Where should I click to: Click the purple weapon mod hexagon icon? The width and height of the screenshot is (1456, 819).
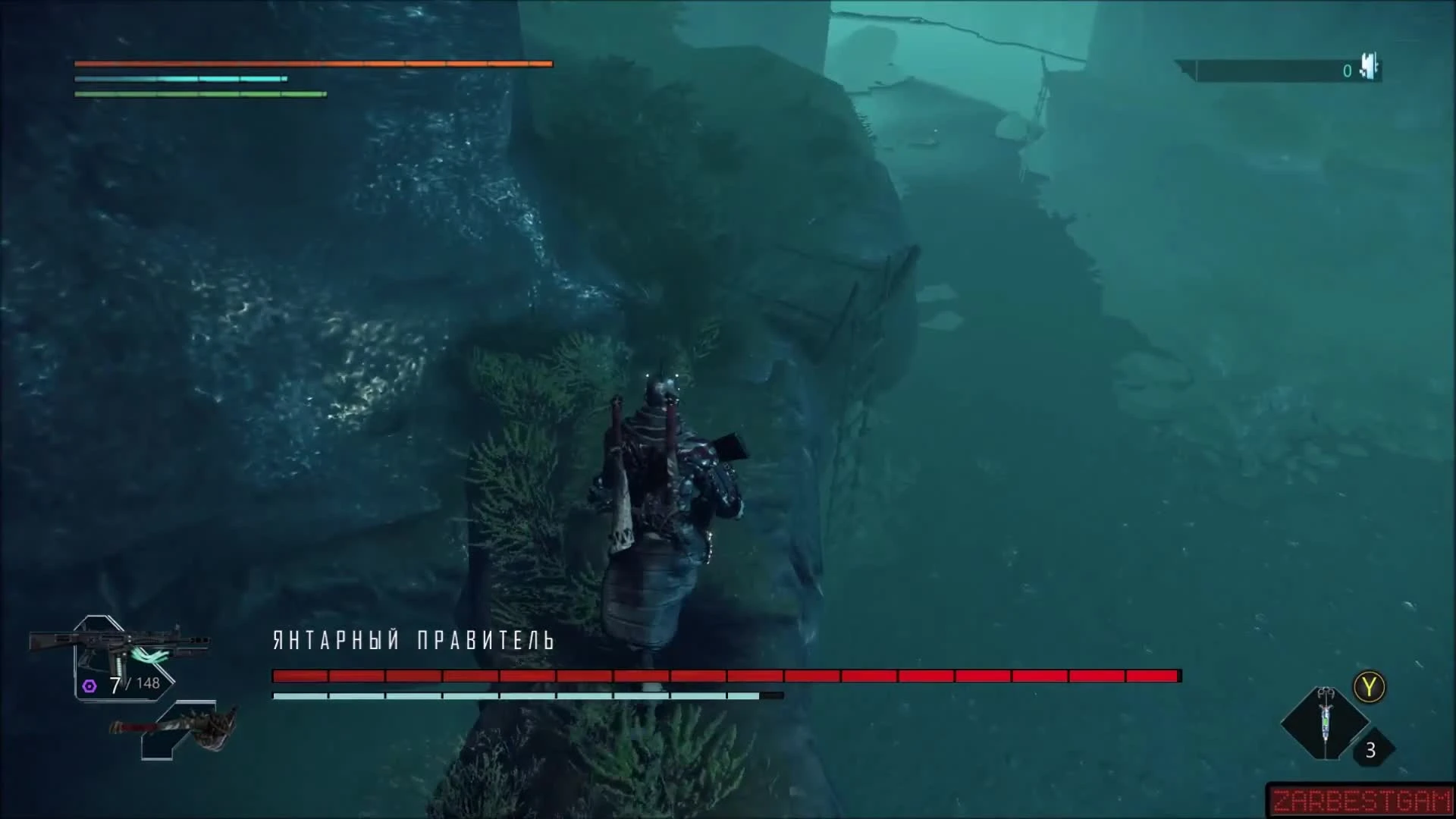90,686
